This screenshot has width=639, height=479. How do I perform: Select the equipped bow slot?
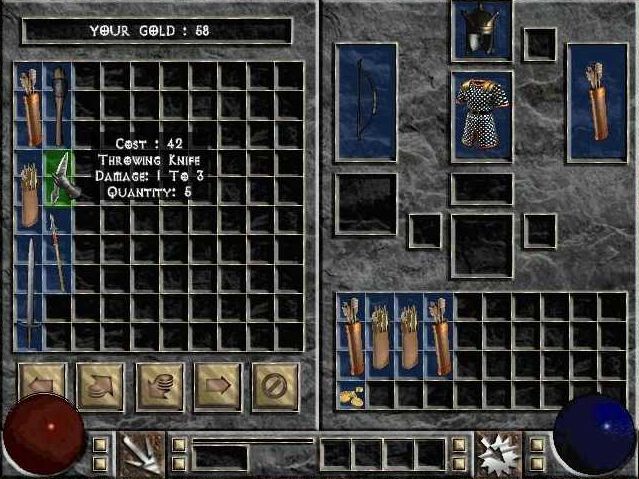(x=365, y=102)
